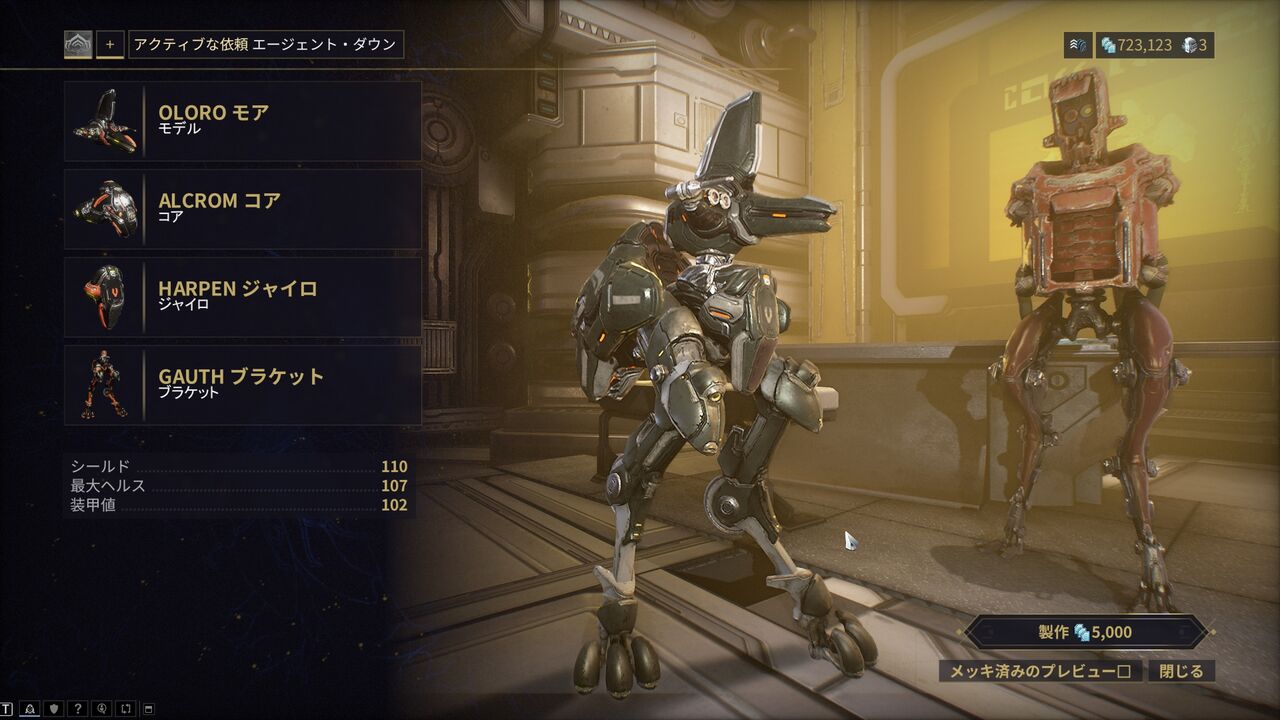Select the T chat tab
Screen dimensions: 1280x720
tap(7, 709)
